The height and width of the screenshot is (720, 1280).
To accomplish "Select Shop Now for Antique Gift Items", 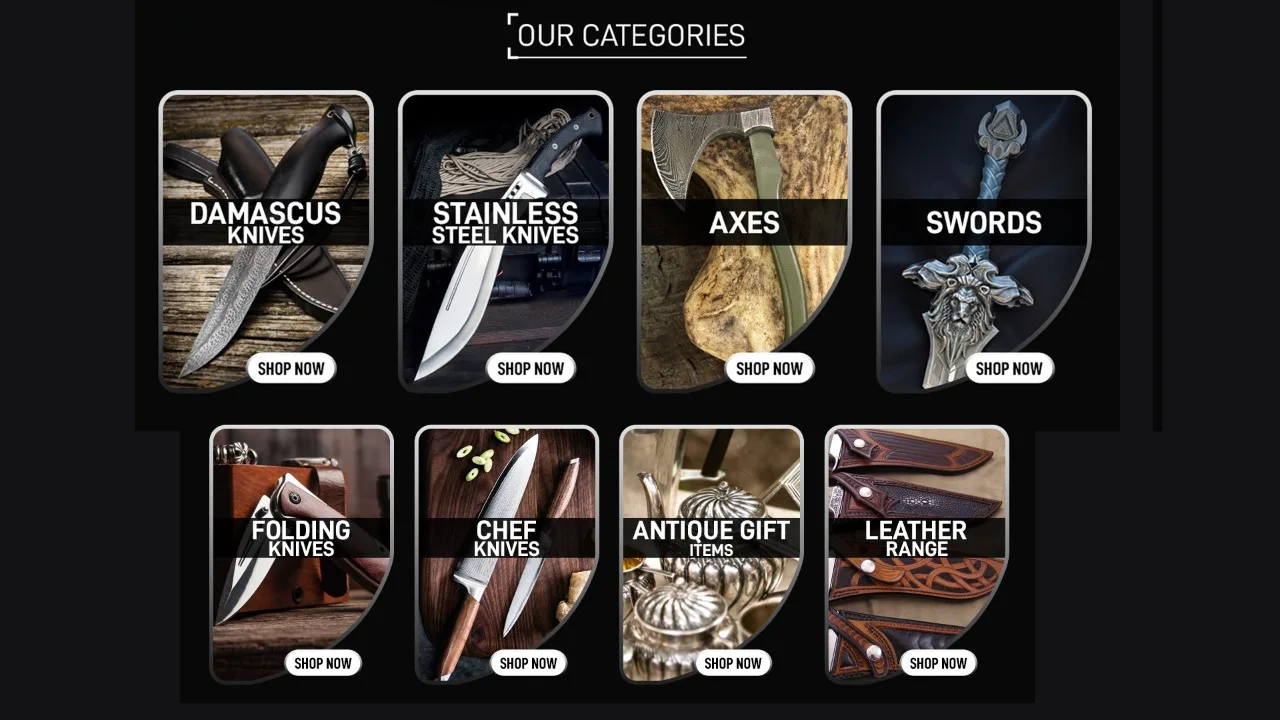I will click(x=733, y=663).
